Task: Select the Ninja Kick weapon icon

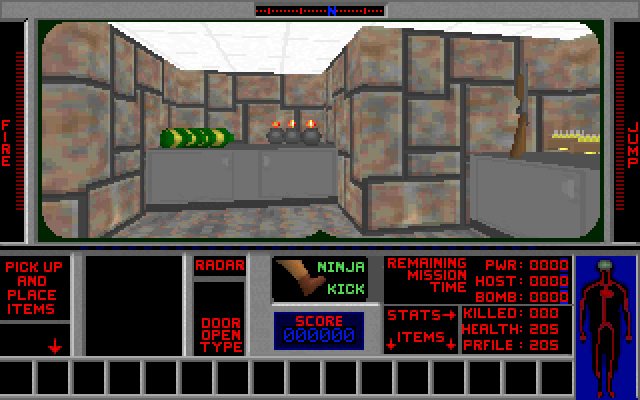Action: [320, 277]
